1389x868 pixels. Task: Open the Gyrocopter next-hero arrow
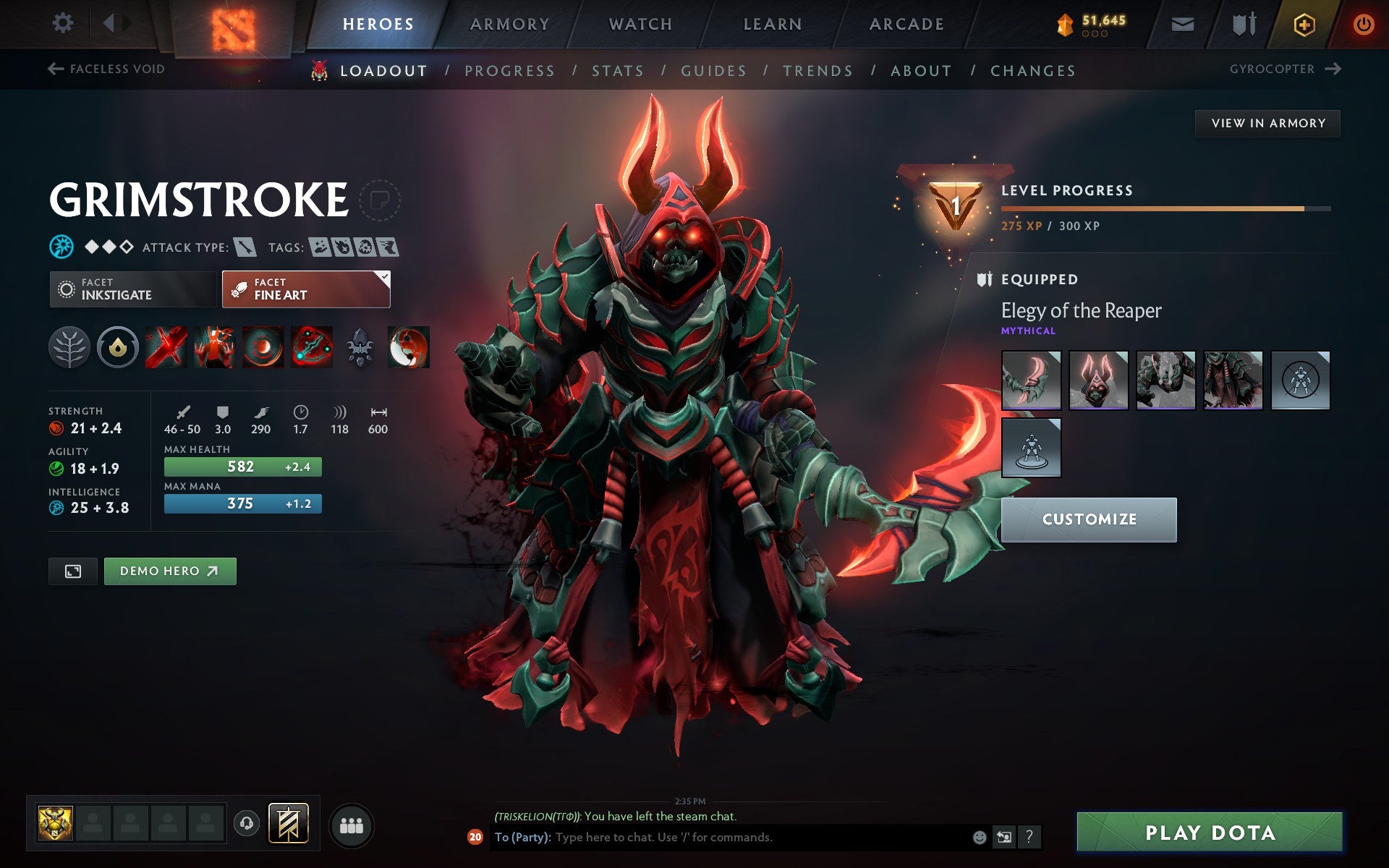(1333, 69)
